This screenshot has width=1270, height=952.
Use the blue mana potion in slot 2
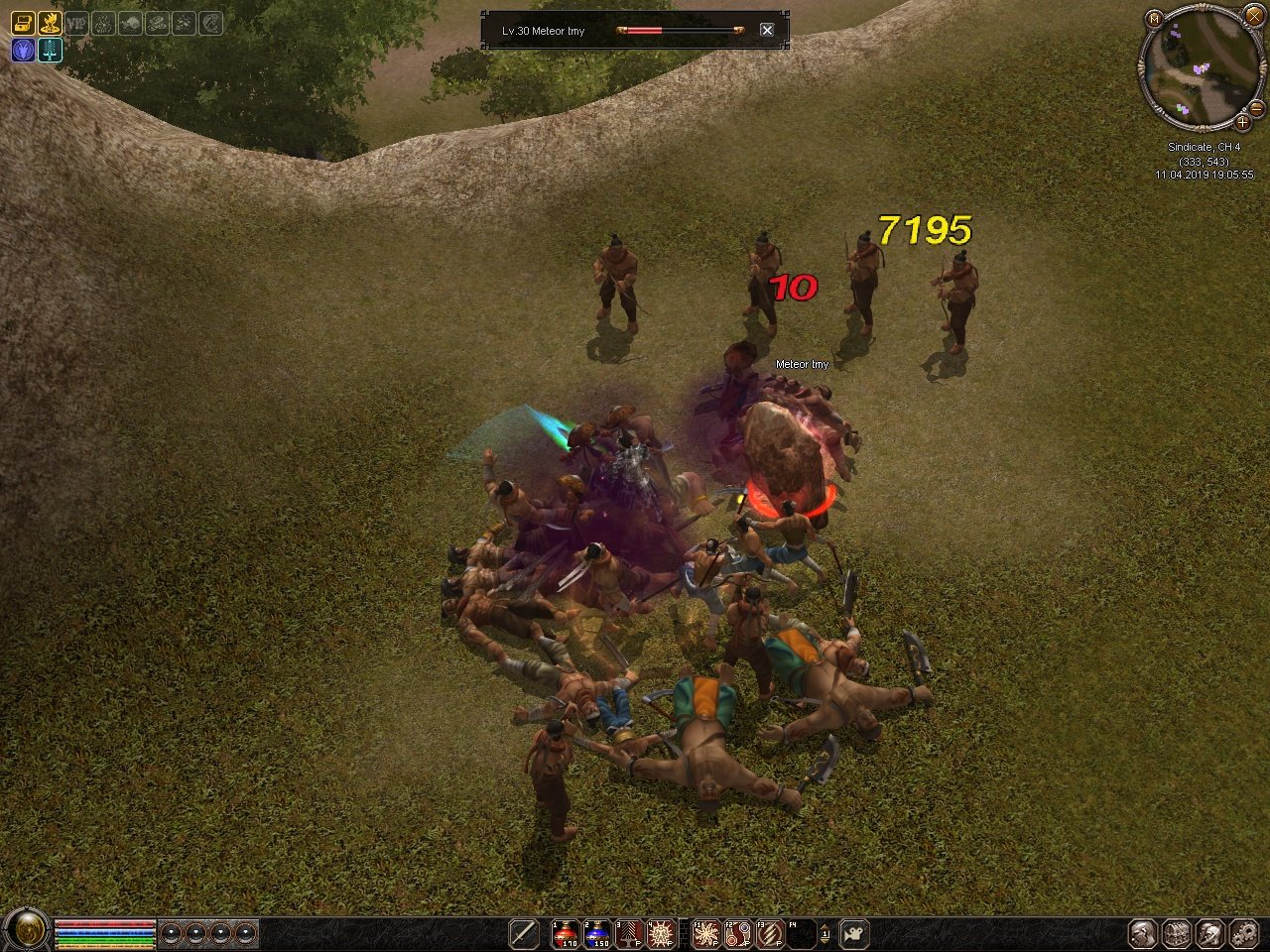597,933
